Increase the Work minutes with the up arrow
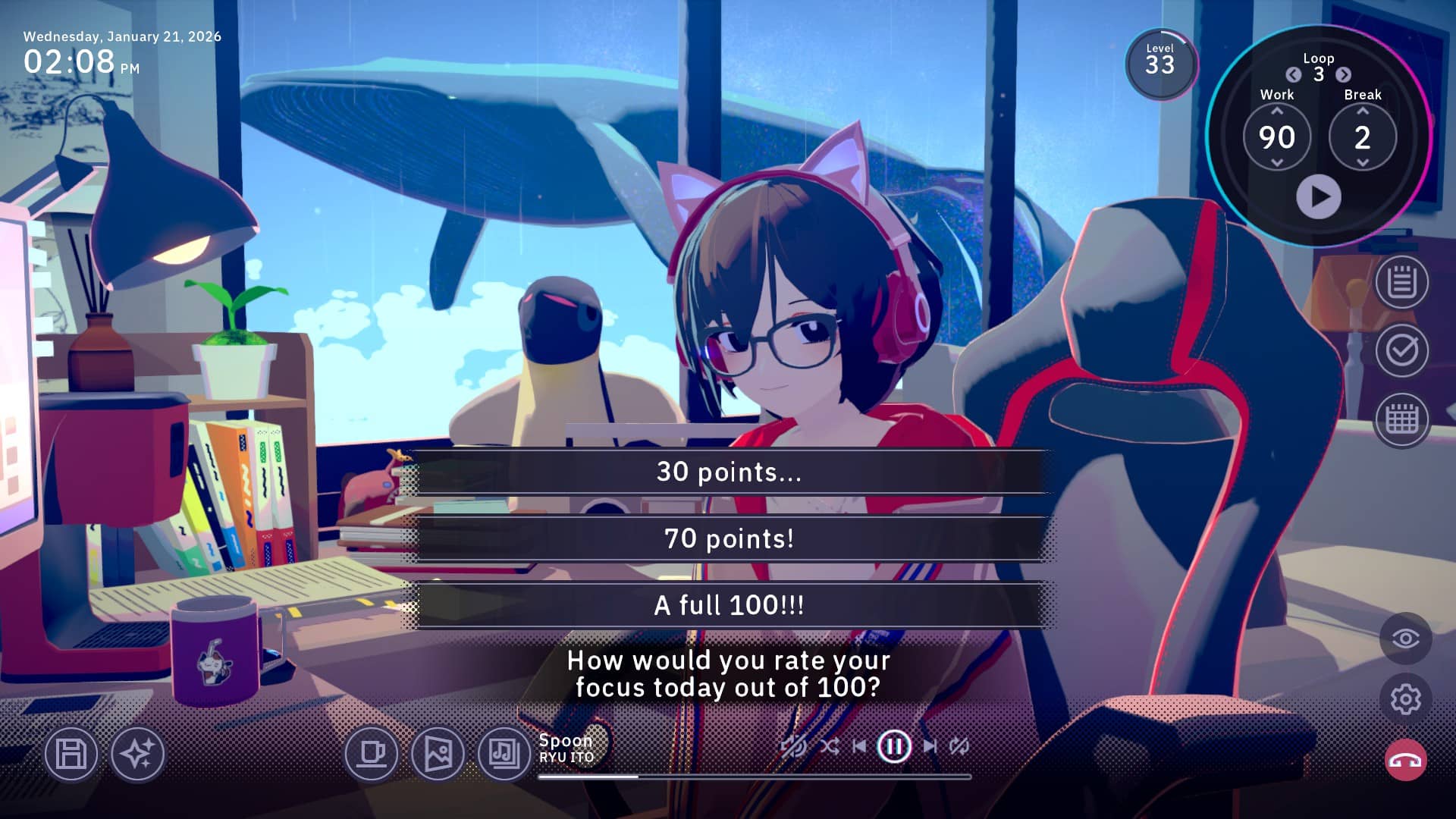Image resolution: width=1456 pixels, height=819 pixels. click(1277, 111)
